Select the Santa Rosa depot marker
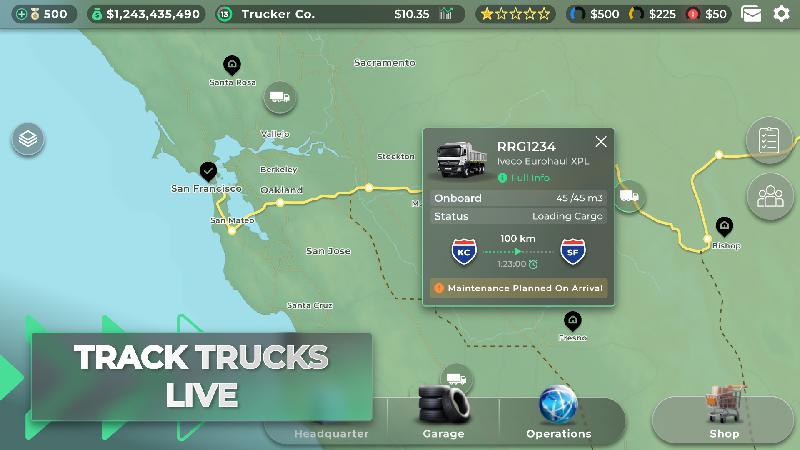This screenshot has width=800, height=450. [x=232, y=66]
